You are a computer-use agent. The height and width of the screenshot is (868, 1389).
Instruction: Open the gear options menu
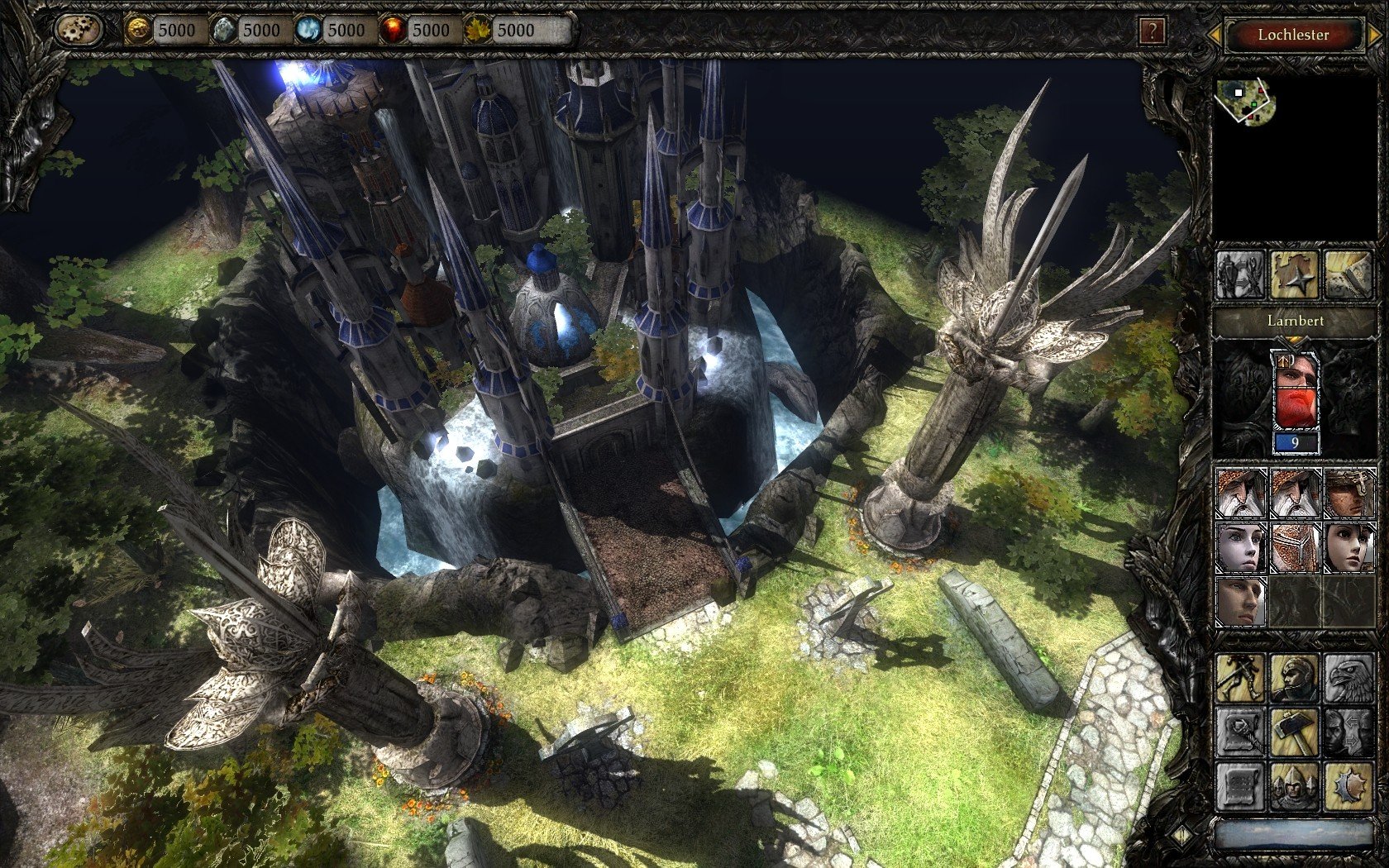click(x=79, y=31)
